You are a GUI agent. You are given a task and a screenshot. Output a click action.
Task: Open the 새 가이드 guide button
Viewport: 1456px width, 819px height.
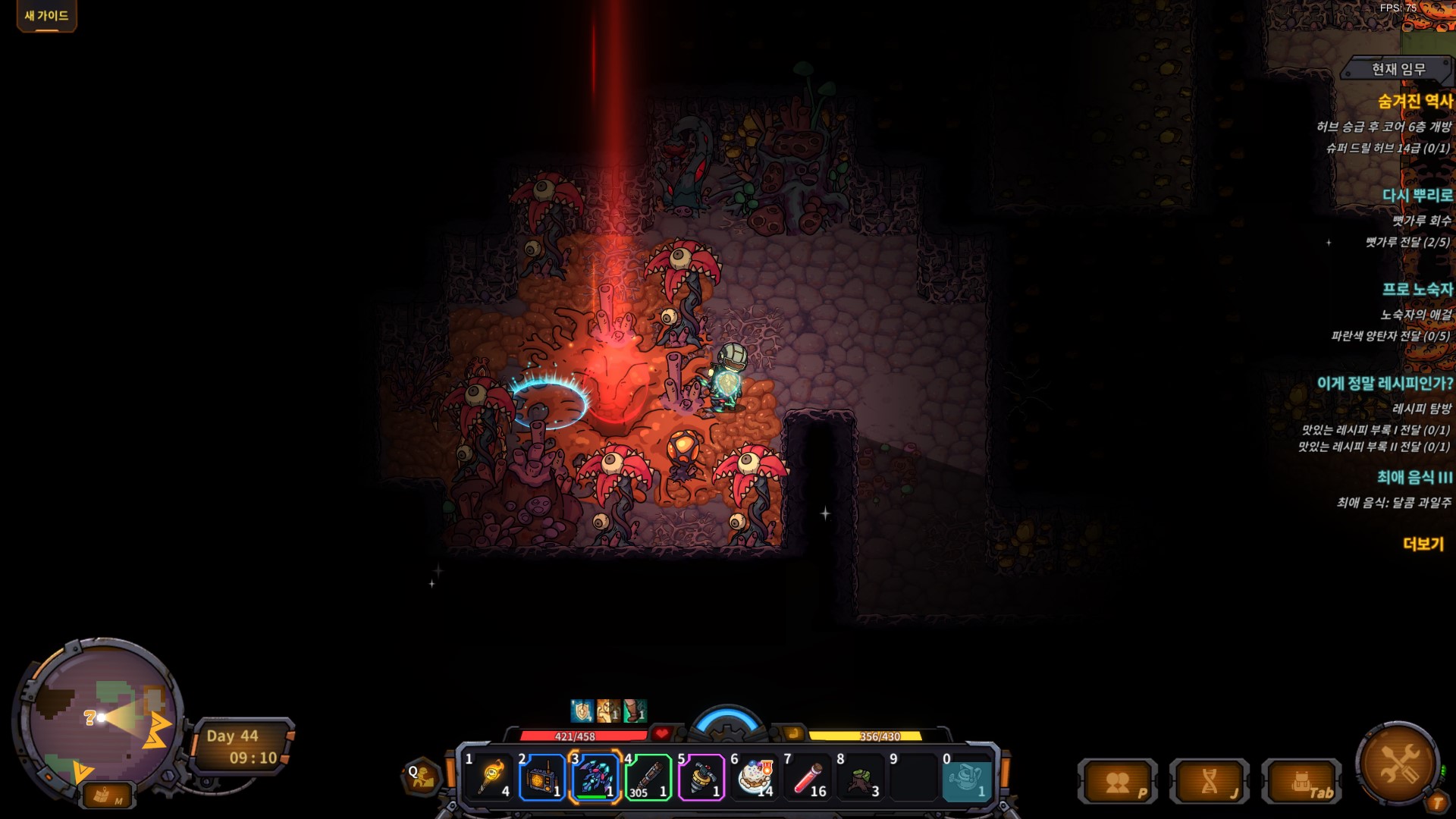46,16
